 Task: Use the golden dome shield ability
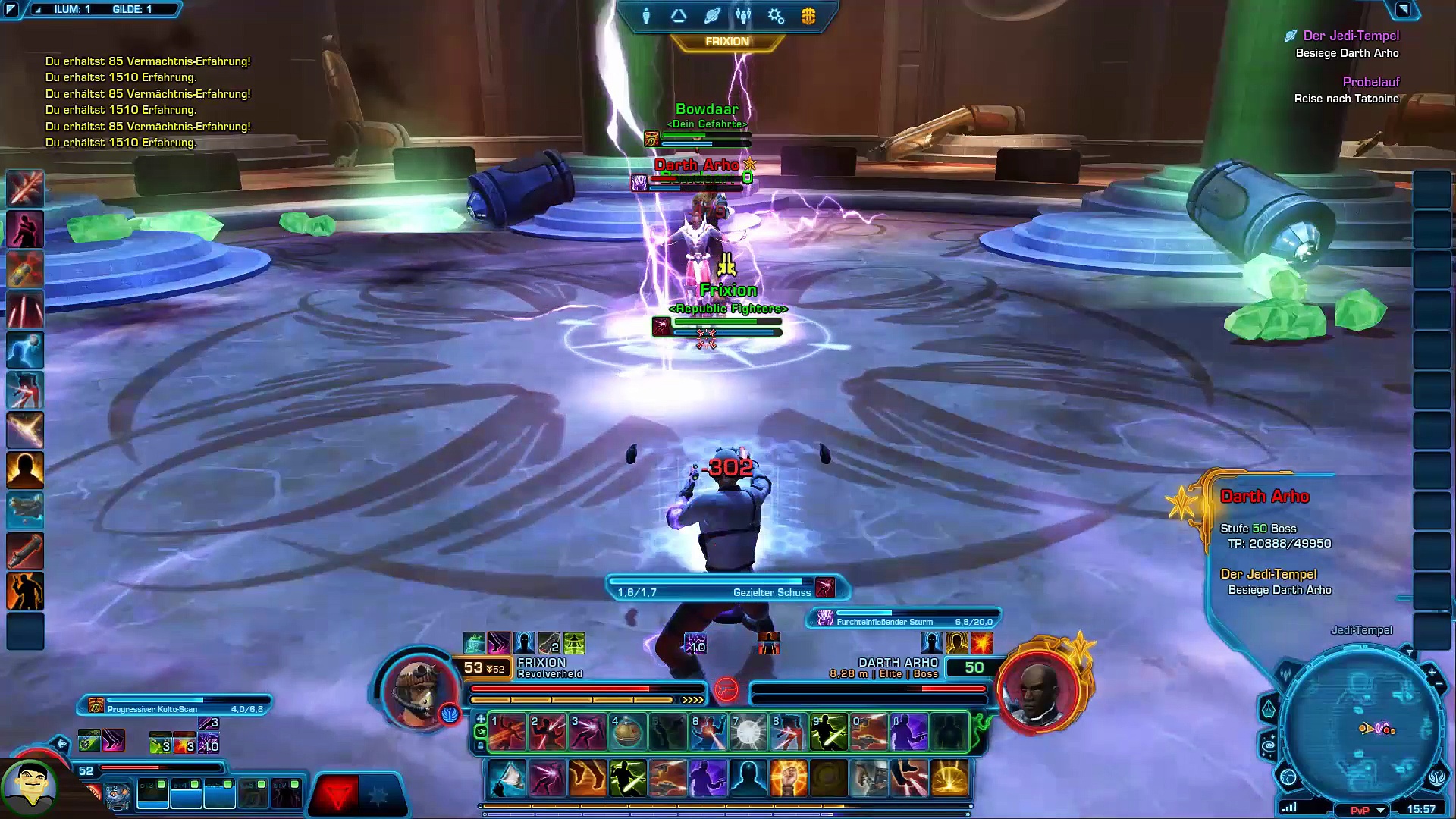tap(949, 779)
